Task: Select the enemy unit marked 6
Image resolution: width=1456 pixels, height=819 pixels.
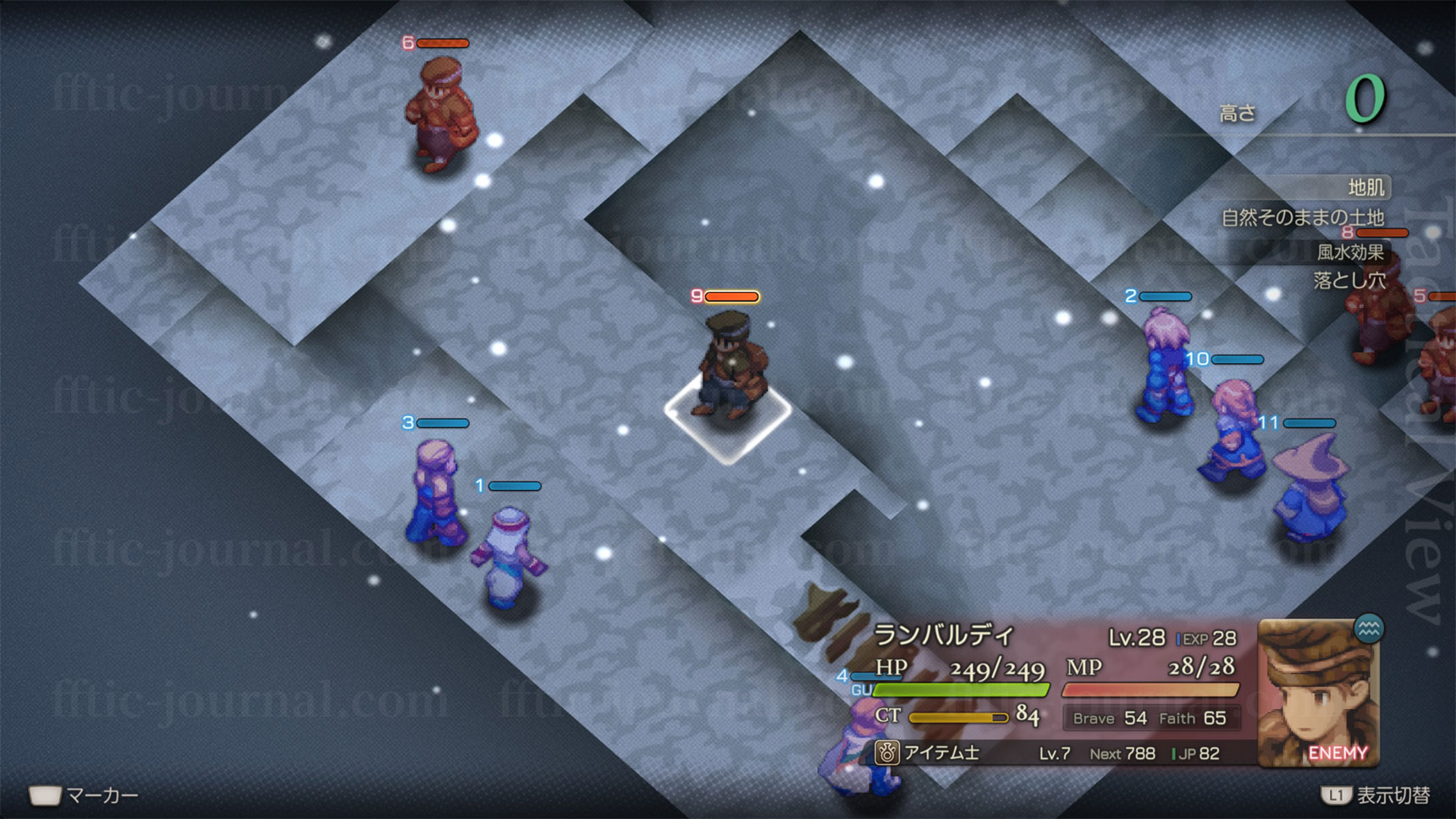Action: (x=440, y=114)
